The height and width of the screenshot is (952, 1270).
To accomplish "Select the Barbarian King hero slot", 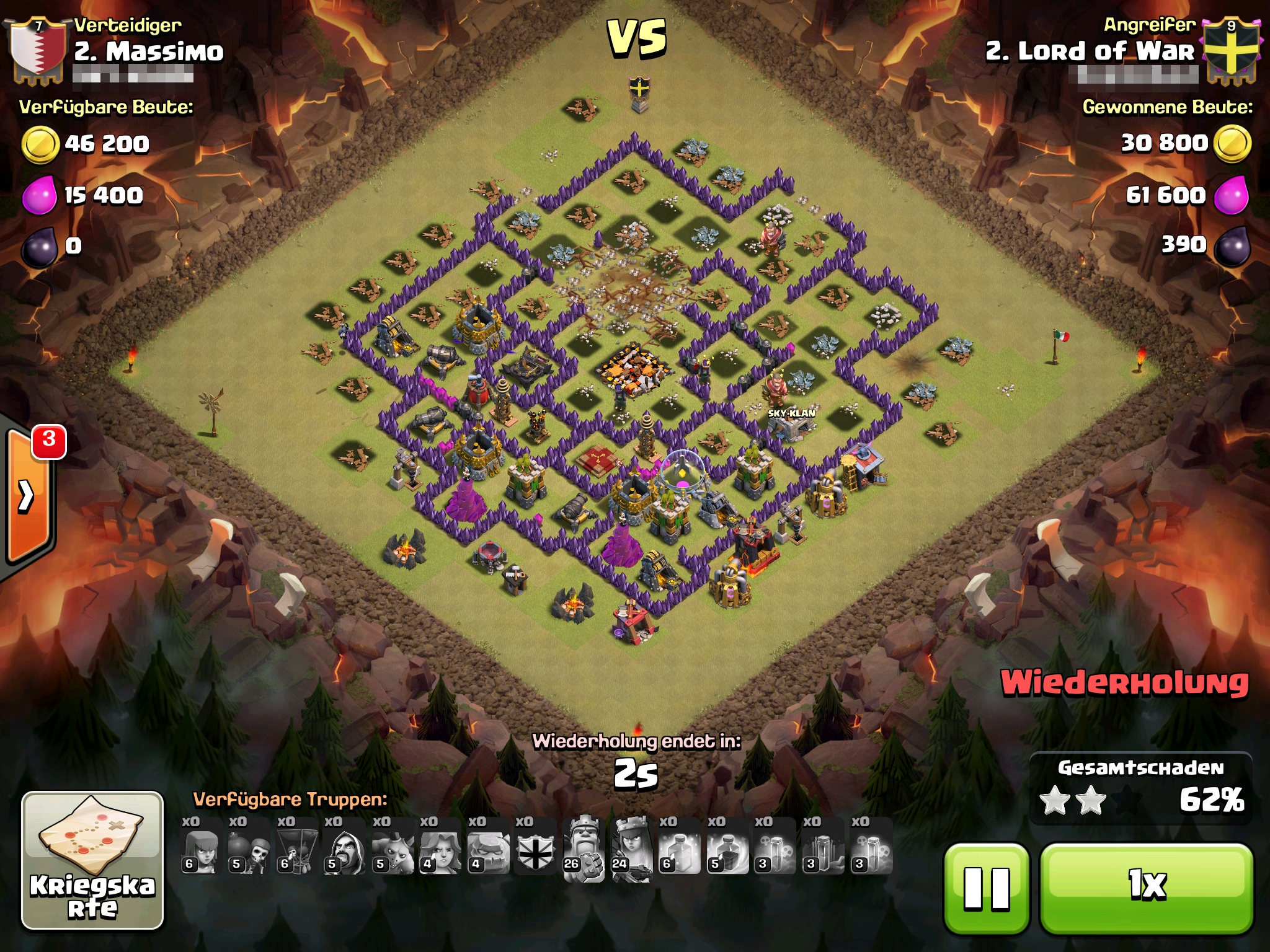I will pos(584,847).
